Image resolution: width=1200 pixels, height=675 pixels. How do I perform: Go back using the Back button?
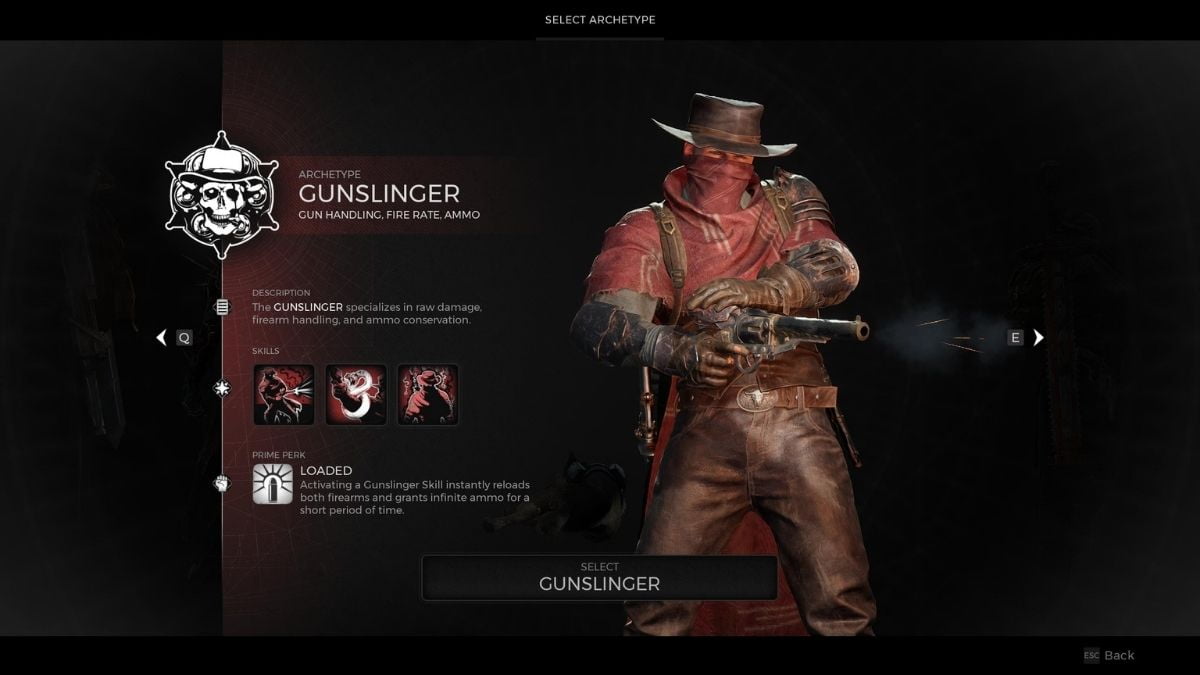coord(1109,655)
